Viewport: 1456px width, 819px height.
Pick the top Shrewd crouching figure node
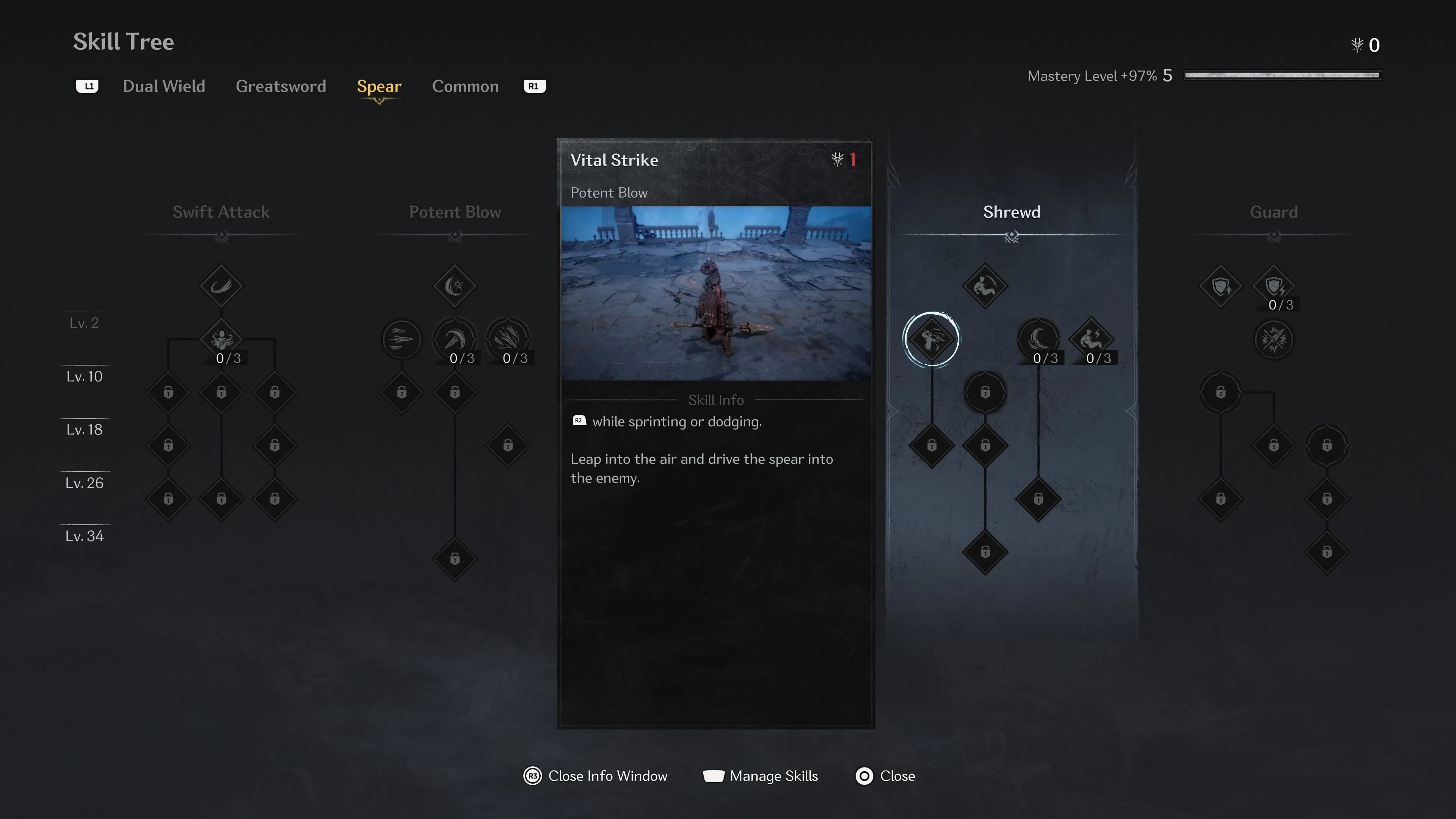[x=985, y=286]
